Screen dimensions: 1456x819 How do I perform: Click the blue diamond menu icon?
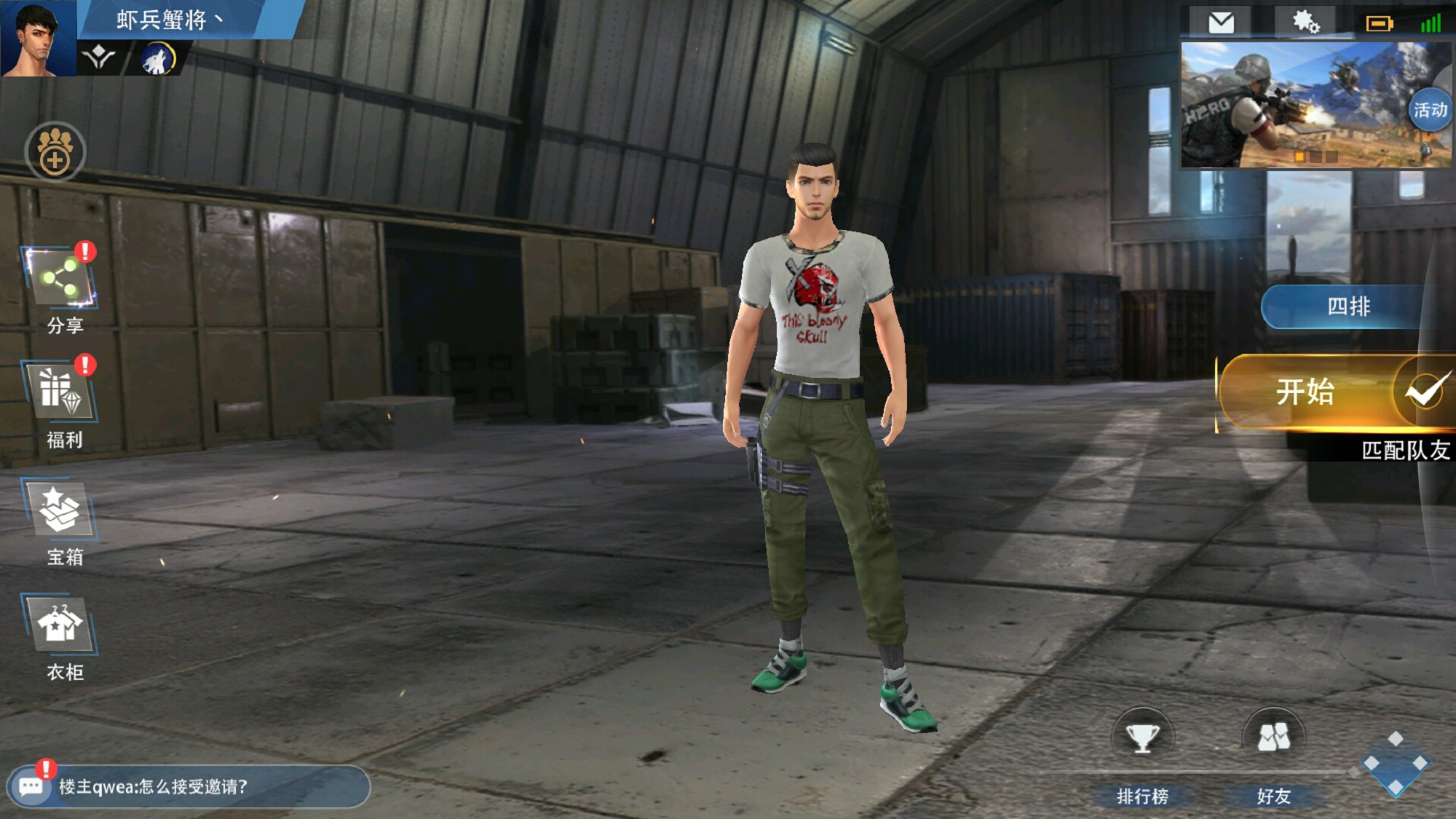1395,763
